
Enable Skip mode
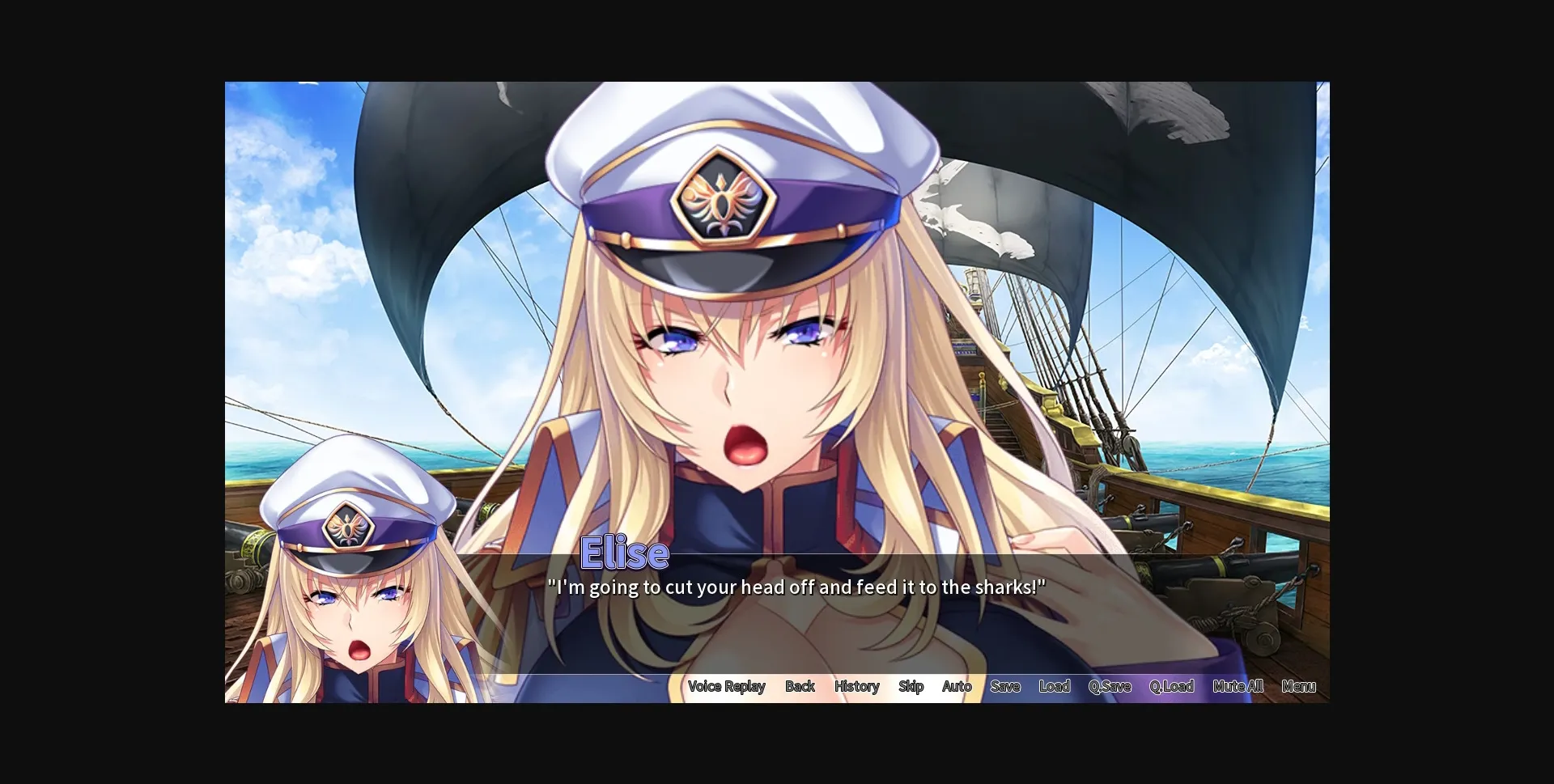pyautogui.click(x=911, y=686)
